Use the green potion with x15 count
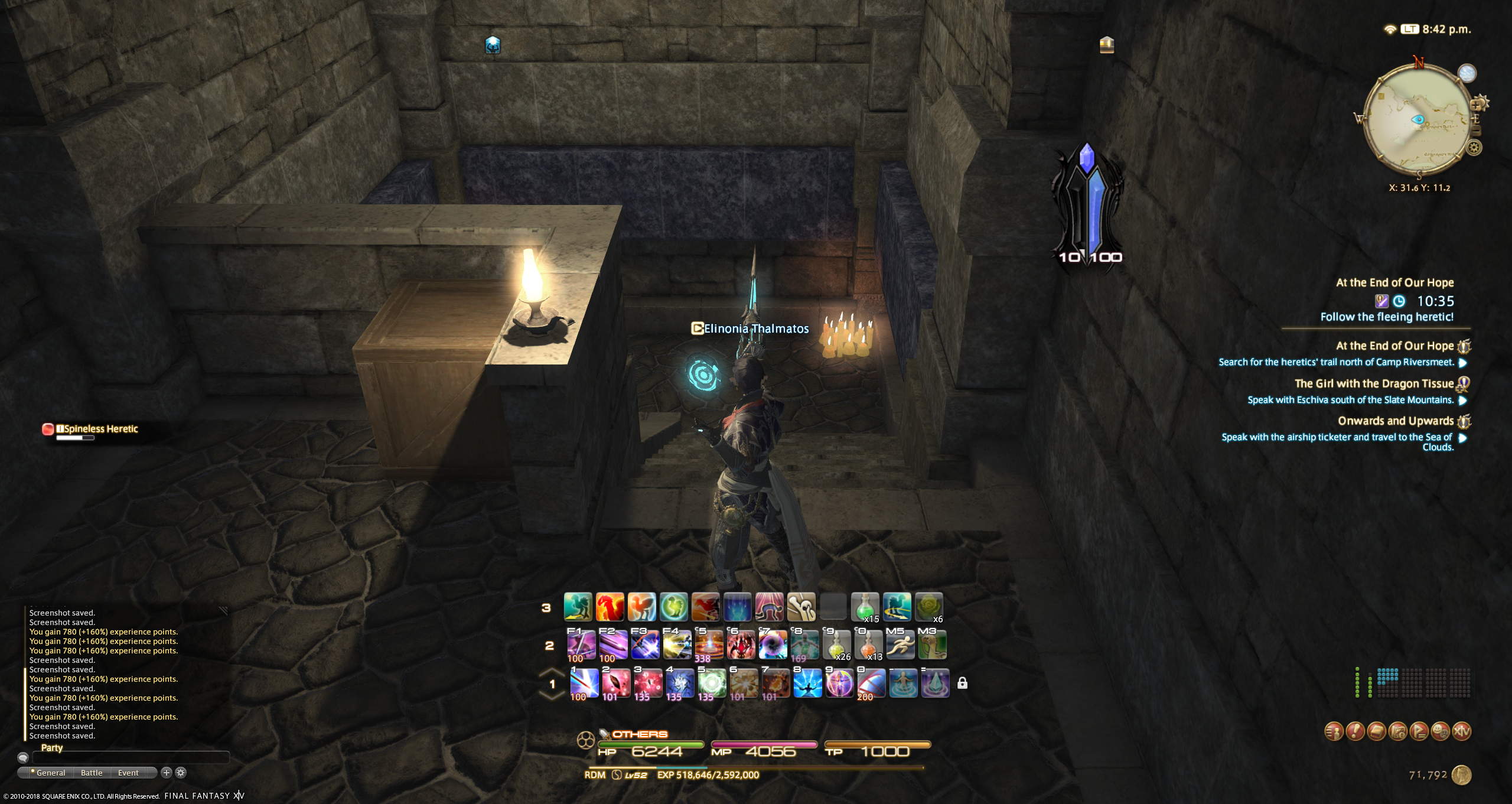The height and width of the screenshot is (804, 1512). (x=865, y=607)
